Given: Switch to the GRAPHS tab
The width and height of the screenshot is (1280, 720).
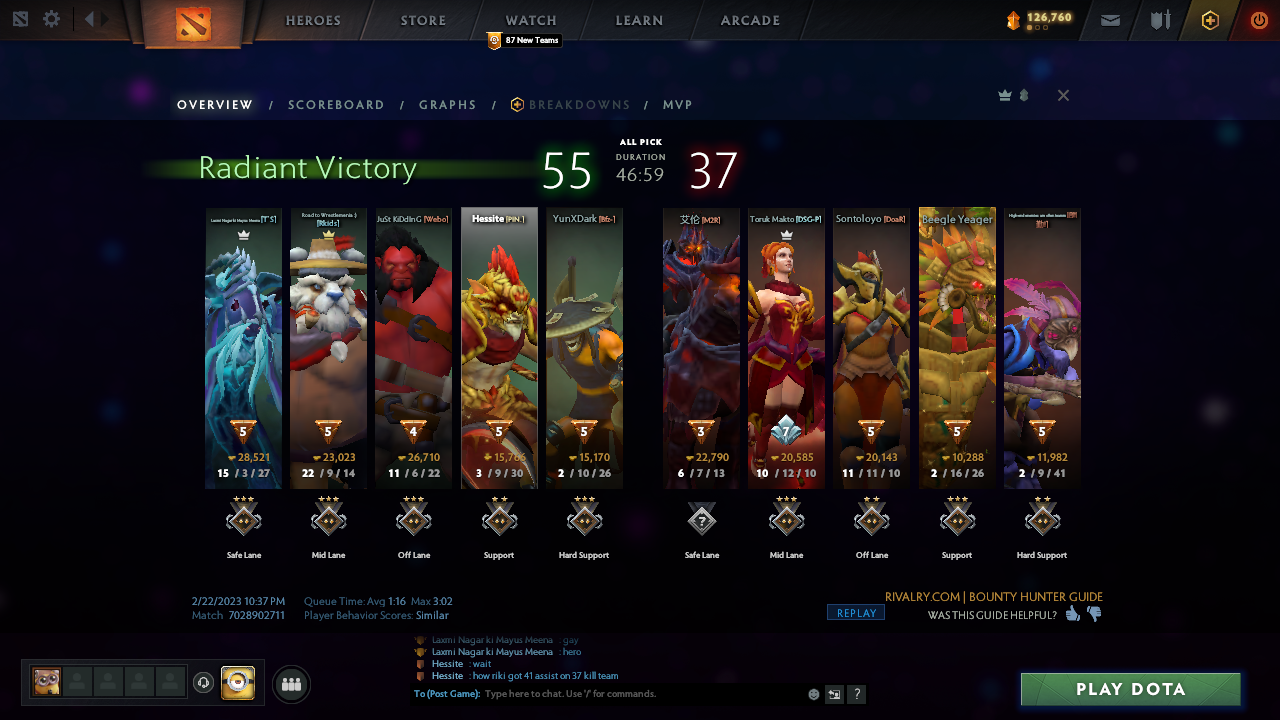Looking at the screenshot, I should tap(447, 104).
